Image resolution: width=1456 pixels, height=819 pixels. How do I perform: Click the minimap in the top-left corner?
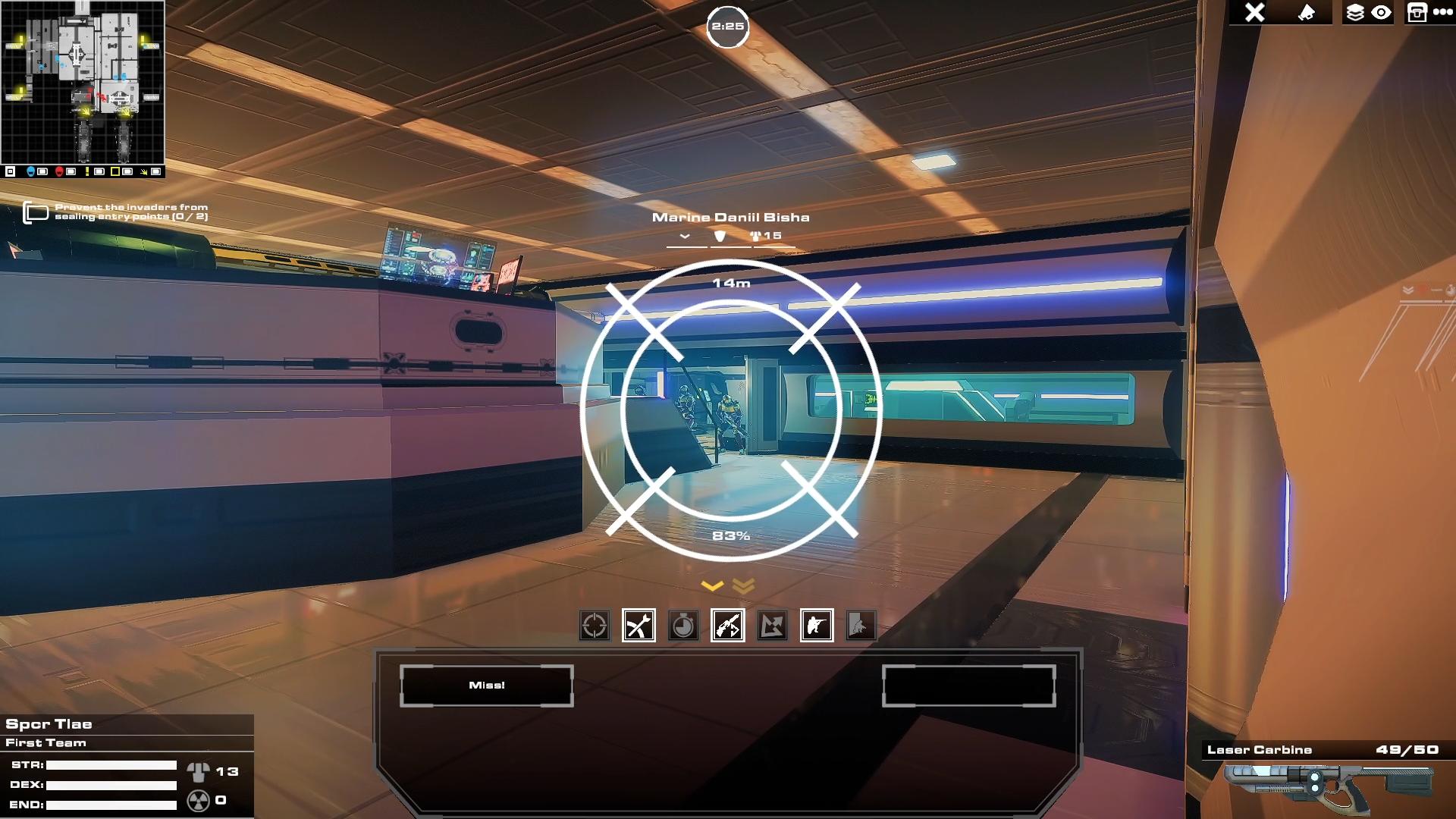(x=83, y=83)
